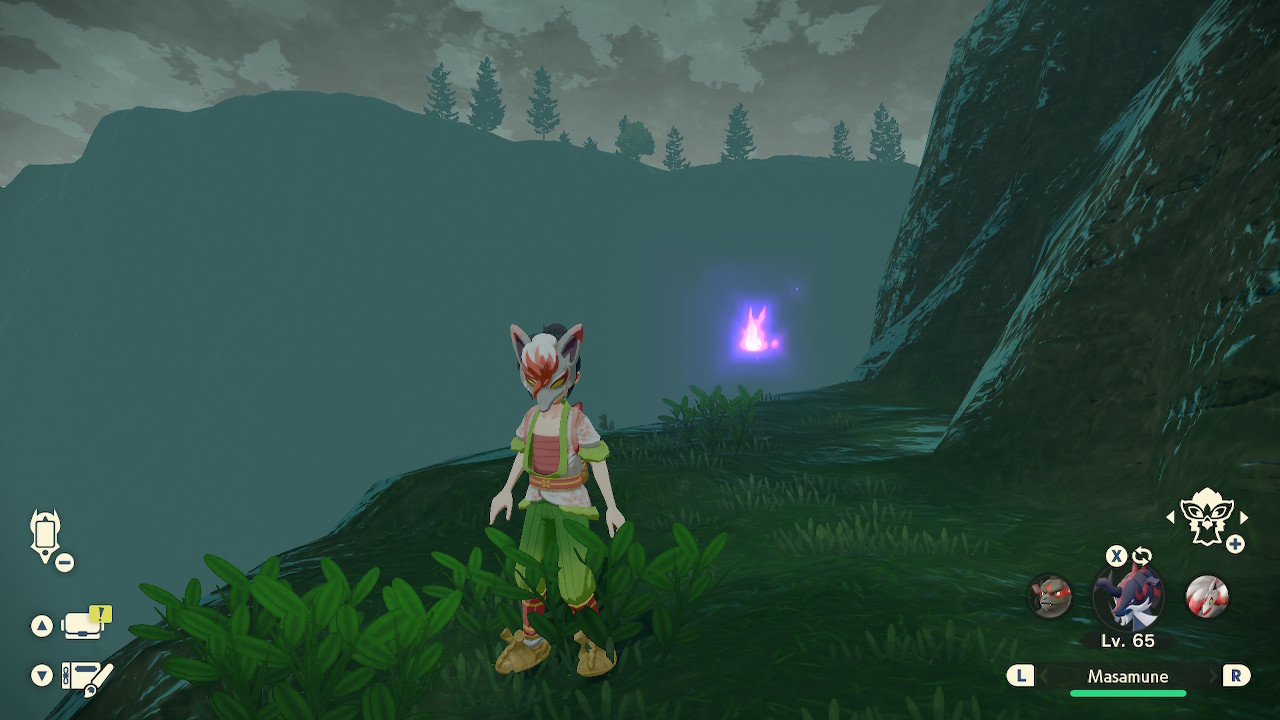Open the Arc Phone map icon

click(46, 535)
